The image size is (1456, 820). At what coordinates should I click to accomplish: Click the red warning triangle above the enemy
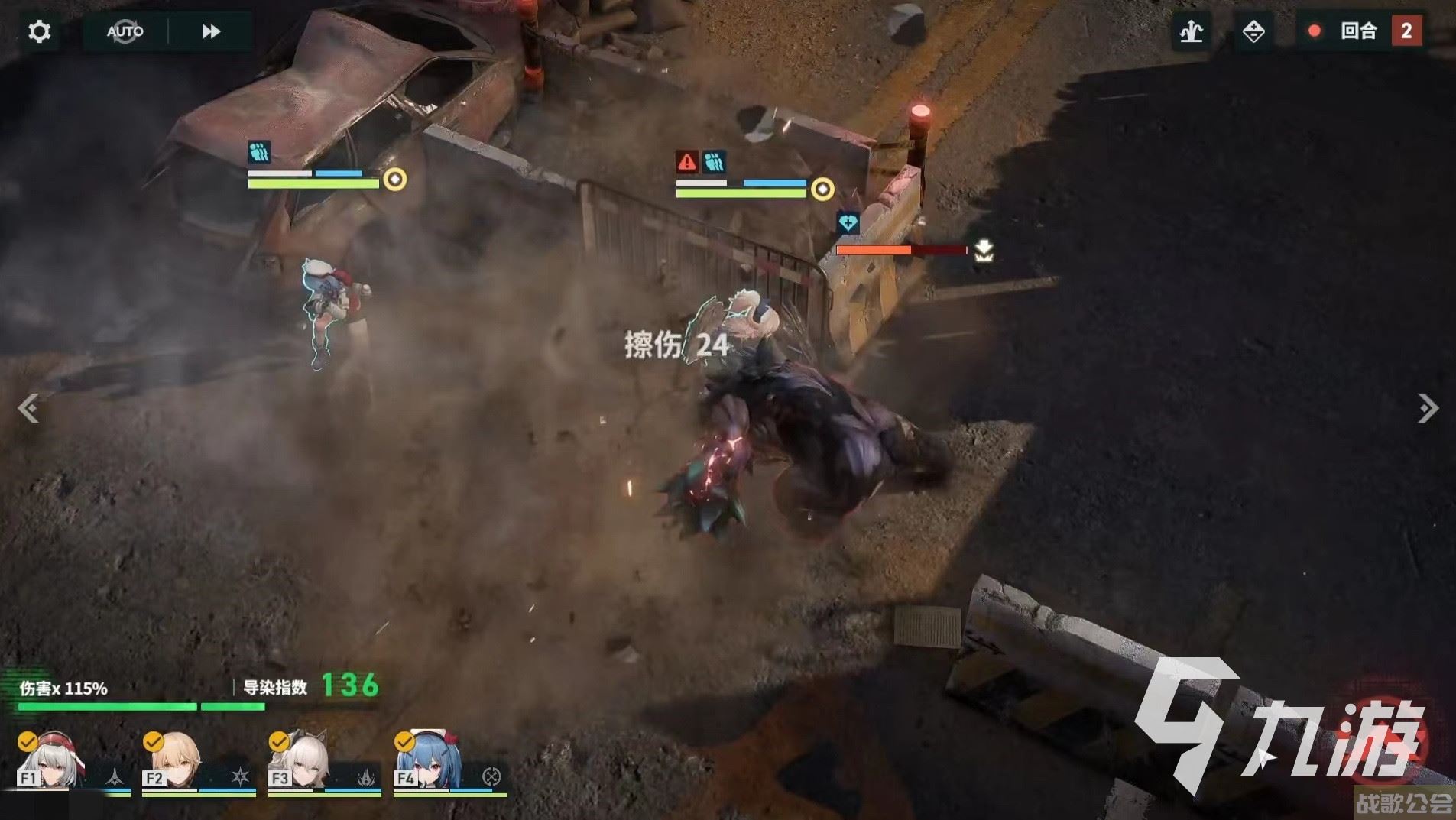coord(686,161)
